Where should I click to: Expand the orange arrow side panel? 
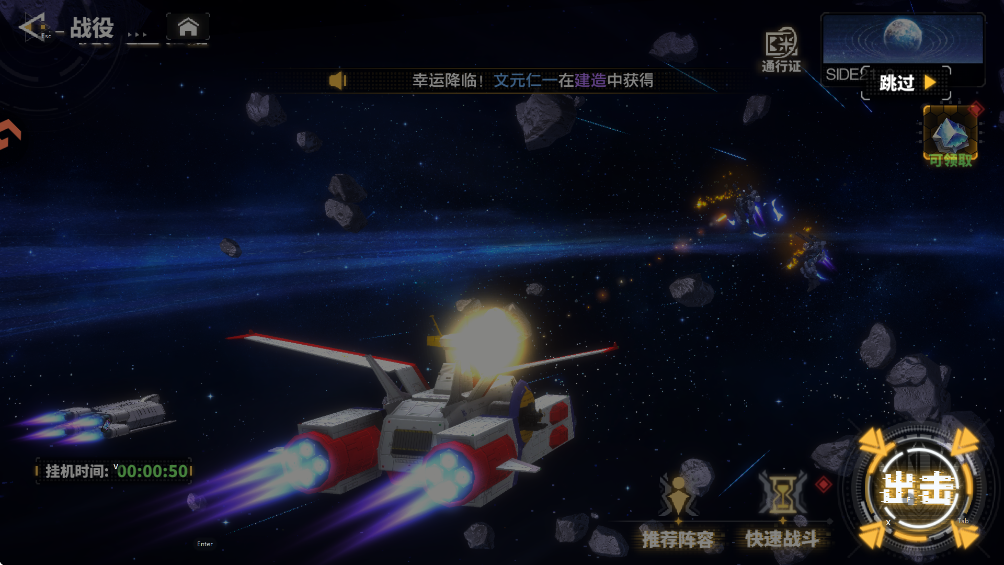click(7, 135)
